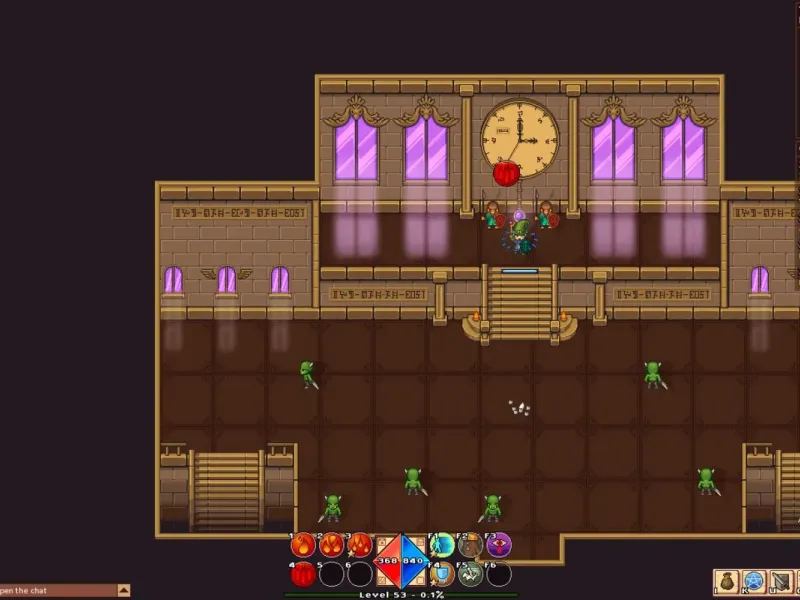The image size is (800, 600).
Task: Cast the purple eye skill on F3
Action: pyautogui.click(x=499, y=545)
